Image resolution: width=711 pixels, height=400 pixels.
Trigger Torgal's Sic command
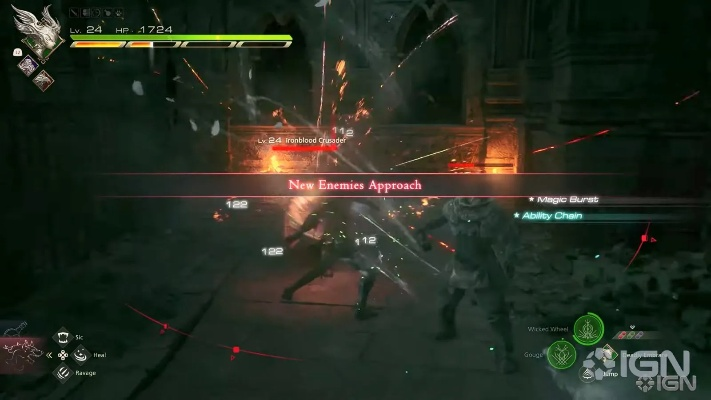pos(62,338)
